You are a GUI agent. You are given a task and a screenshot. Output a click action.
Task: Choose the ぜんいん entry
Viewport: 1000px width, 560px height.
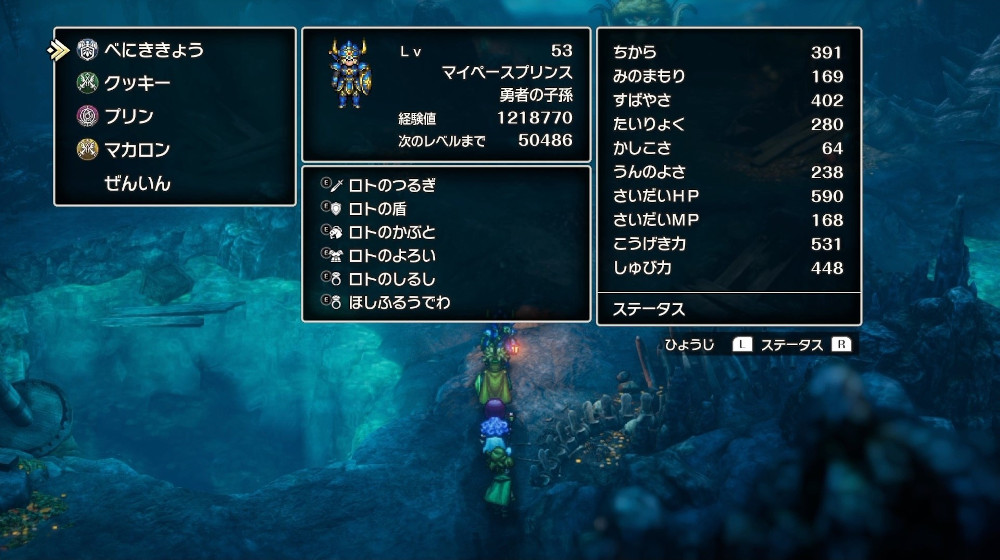pos(137,183)
